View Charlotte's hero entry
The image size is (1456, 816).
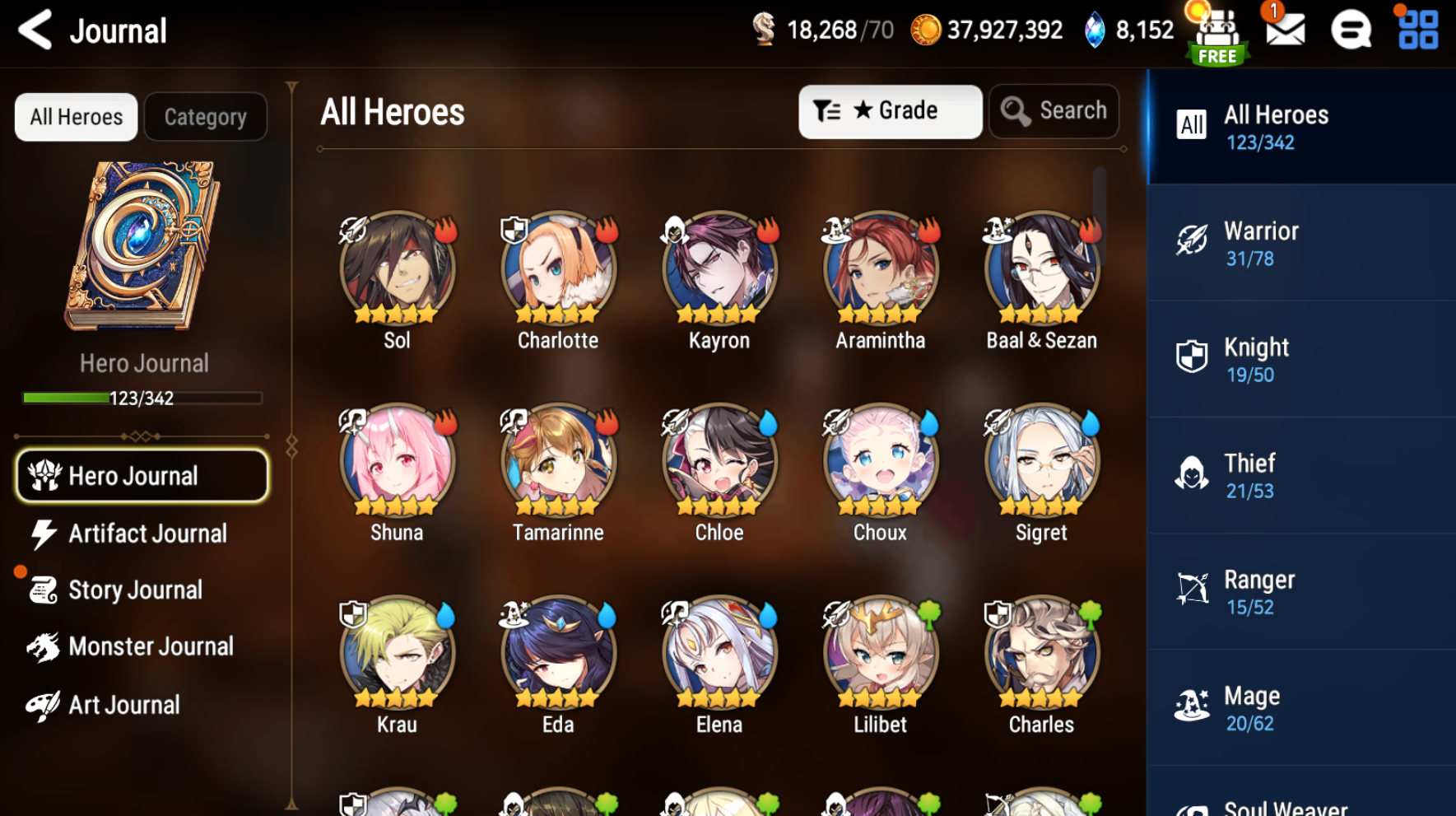(x=558, y=269)
